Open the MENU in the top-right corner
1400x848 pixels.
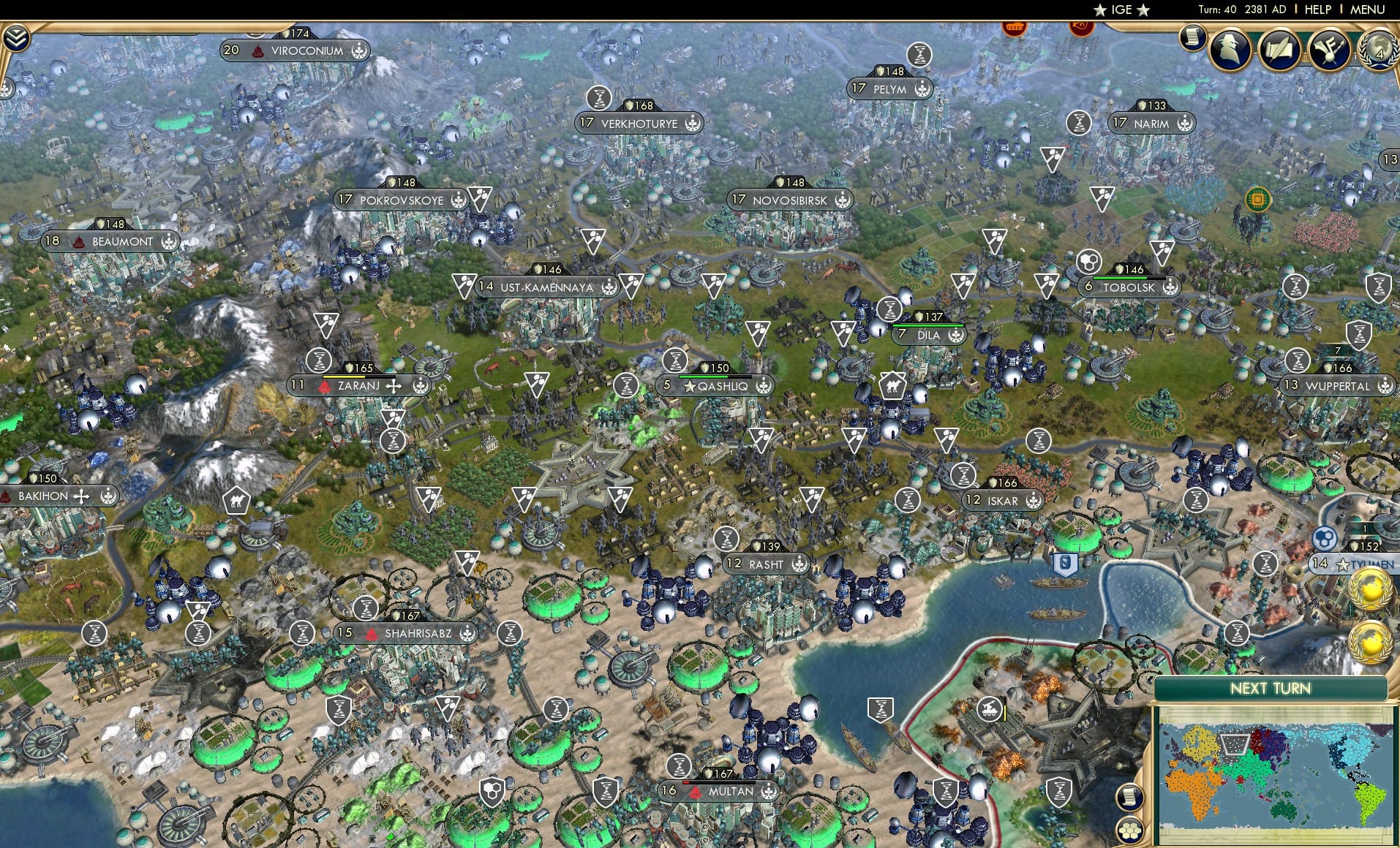pos(1367,10)
